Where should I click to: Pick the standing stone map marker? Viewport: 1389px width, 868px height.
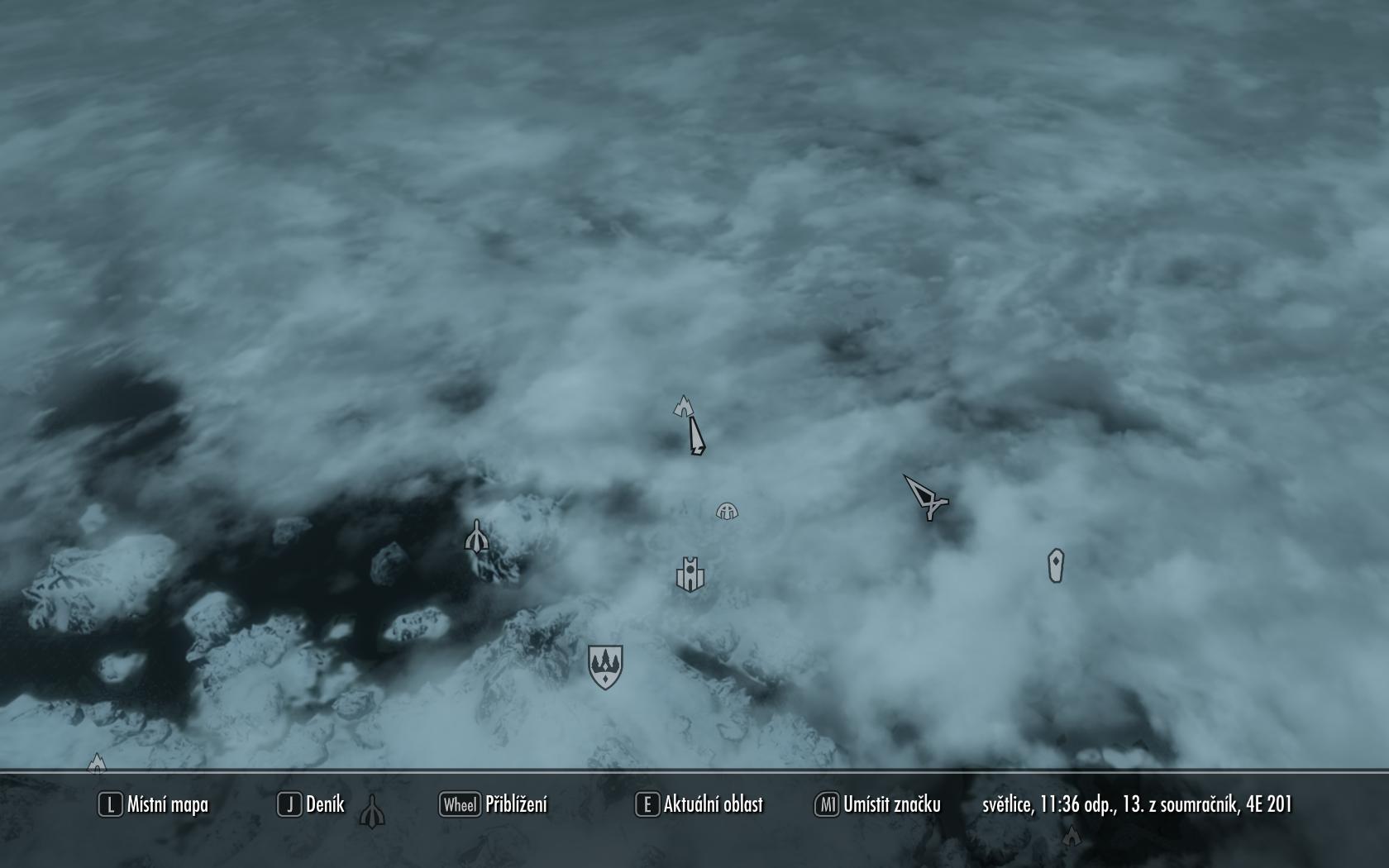[x=1056, y=566]
